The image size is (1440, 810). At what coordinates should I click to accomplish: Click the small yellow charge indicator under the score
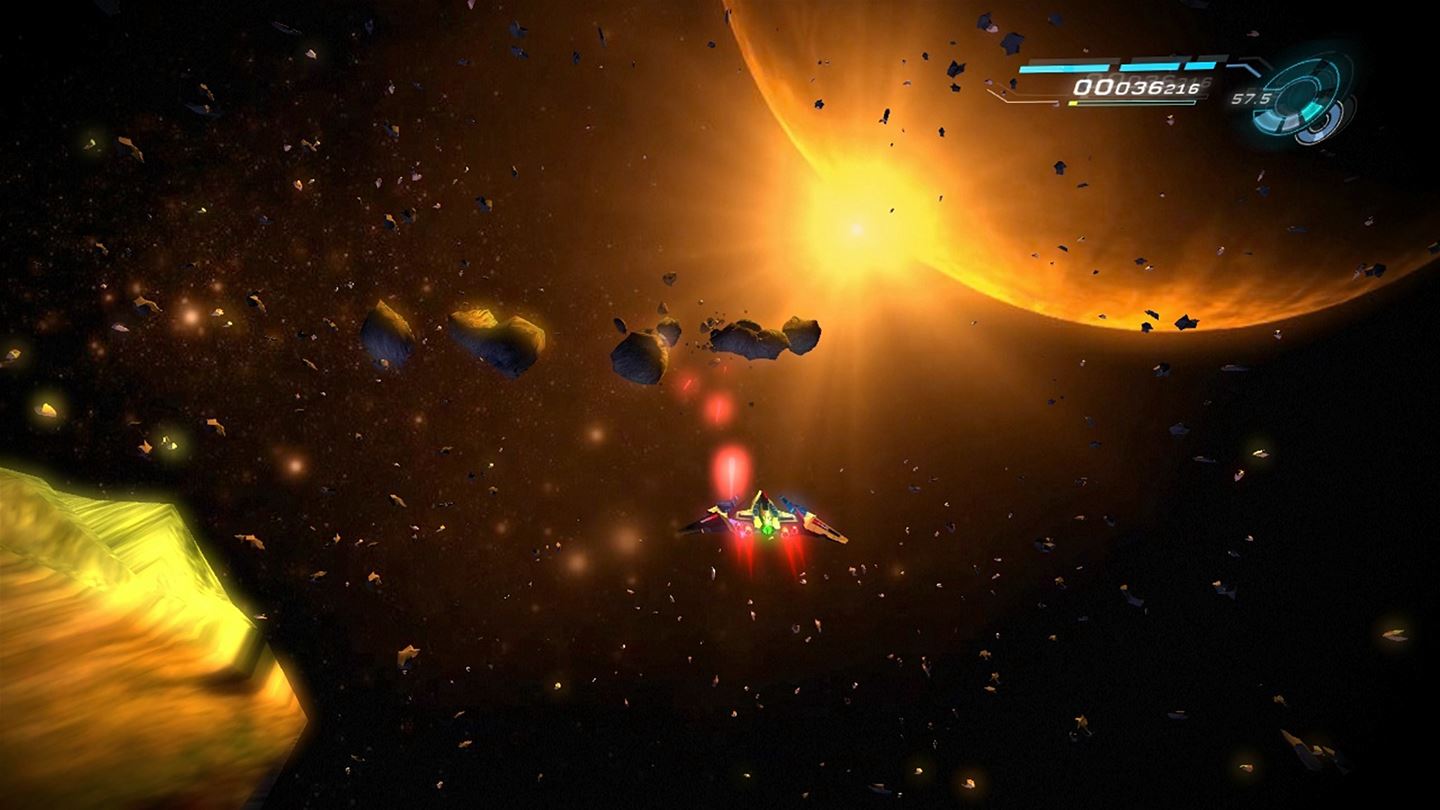point(1073,102)
